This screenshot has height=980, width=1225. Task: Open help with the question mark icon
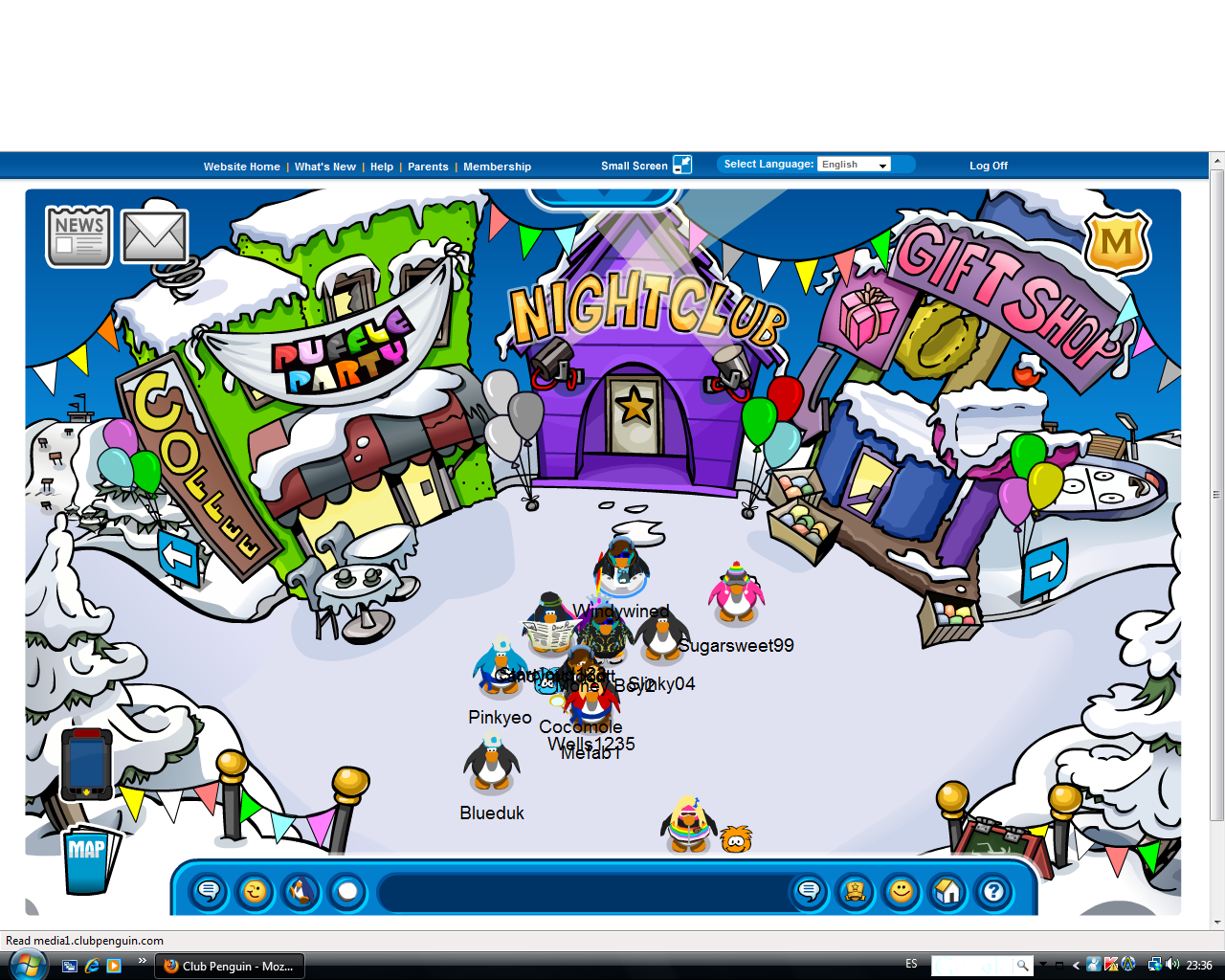[x=992, y=891]
